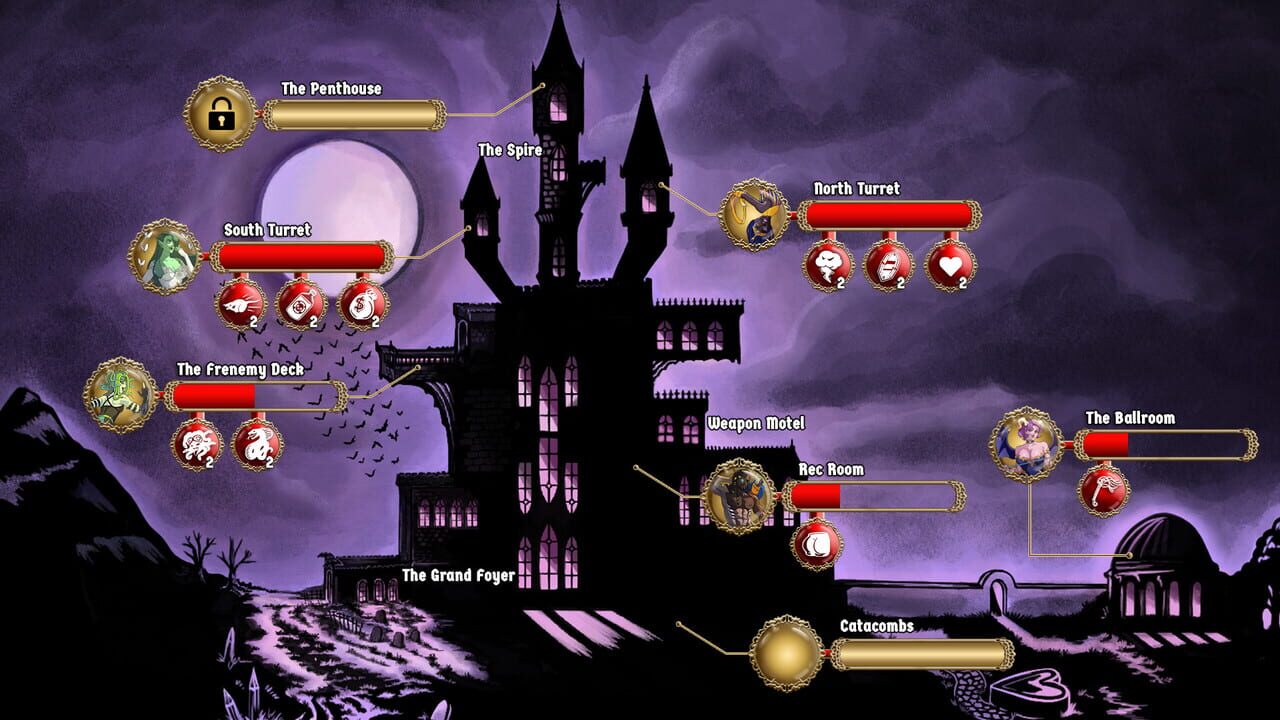Select the heart medallion under North Turret
The height and width of the screenshot is (720, 1280).
point(952,262)
